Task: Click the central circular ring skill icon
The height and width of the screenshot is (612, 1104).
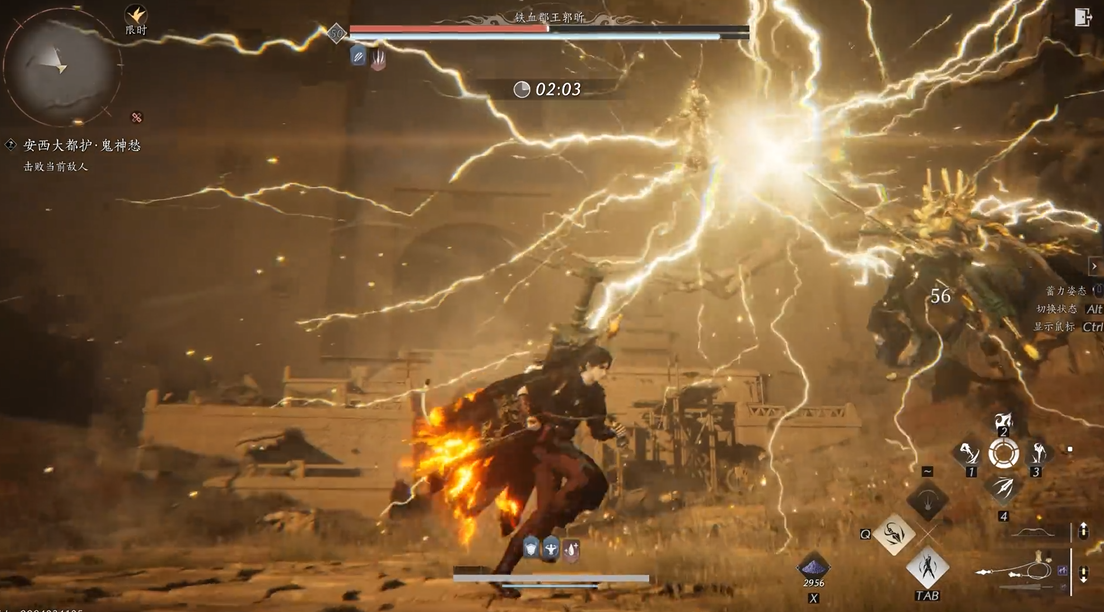Action: coord(1003,454)
